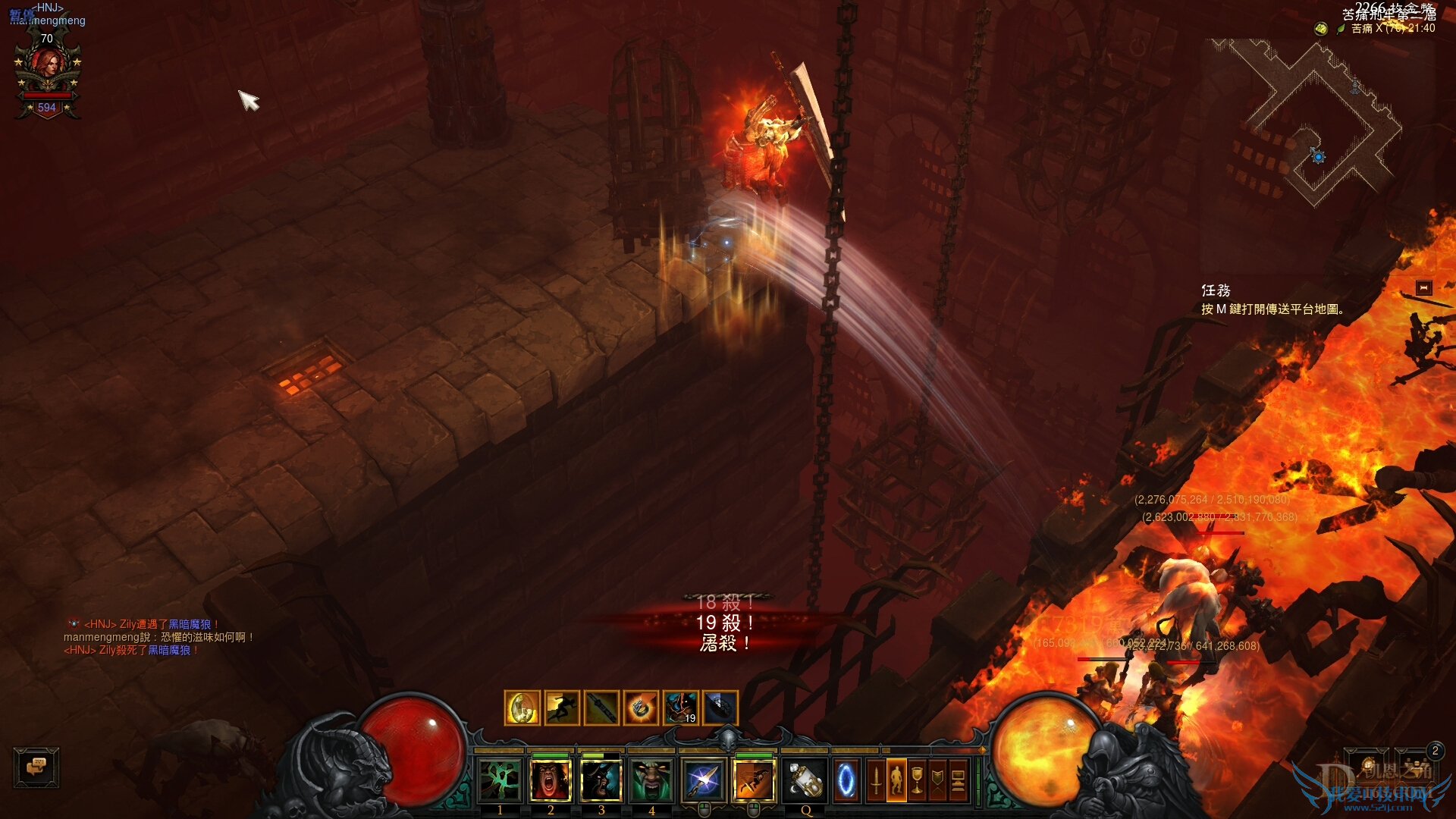Open the blue town portal
This screenshot has height=819, width=1456.
pyautogui.click(x=846, y=780)
